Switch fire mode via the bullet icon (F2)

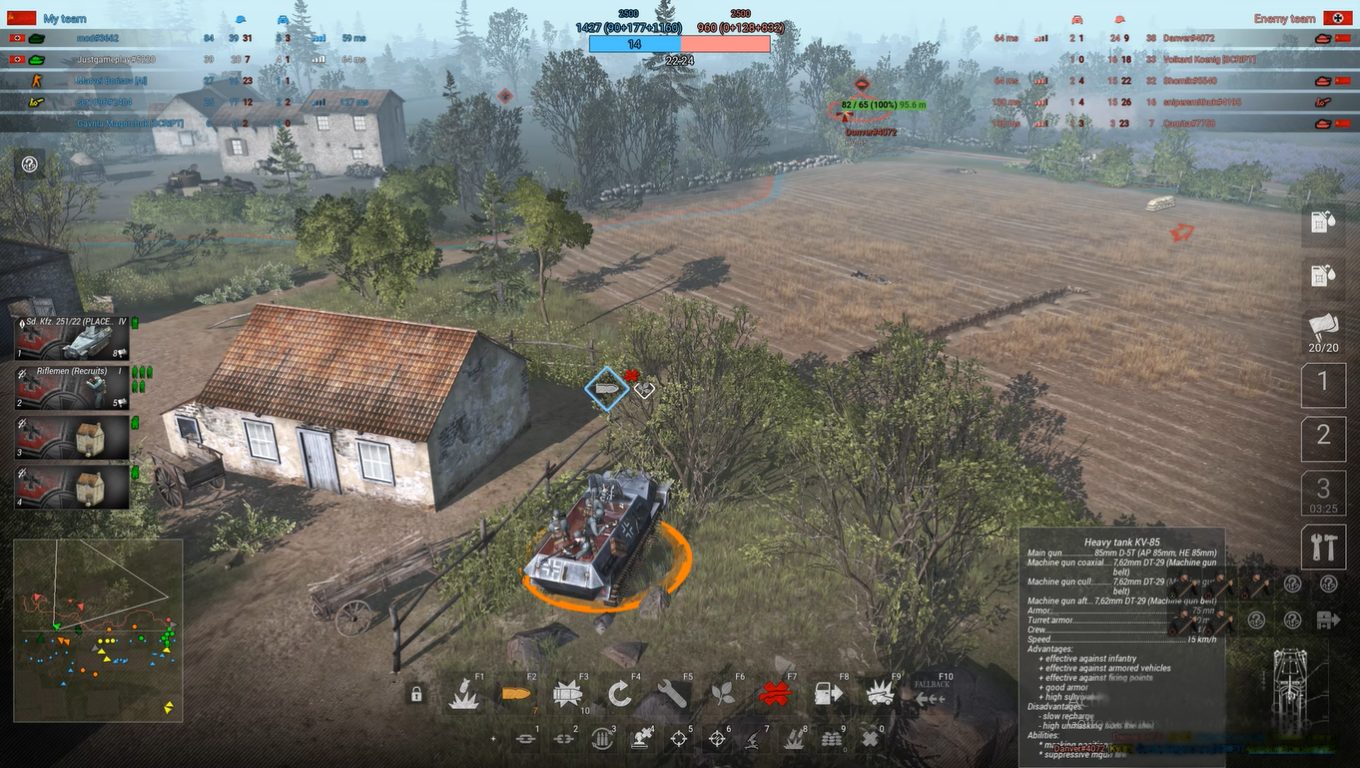[515, 692]
